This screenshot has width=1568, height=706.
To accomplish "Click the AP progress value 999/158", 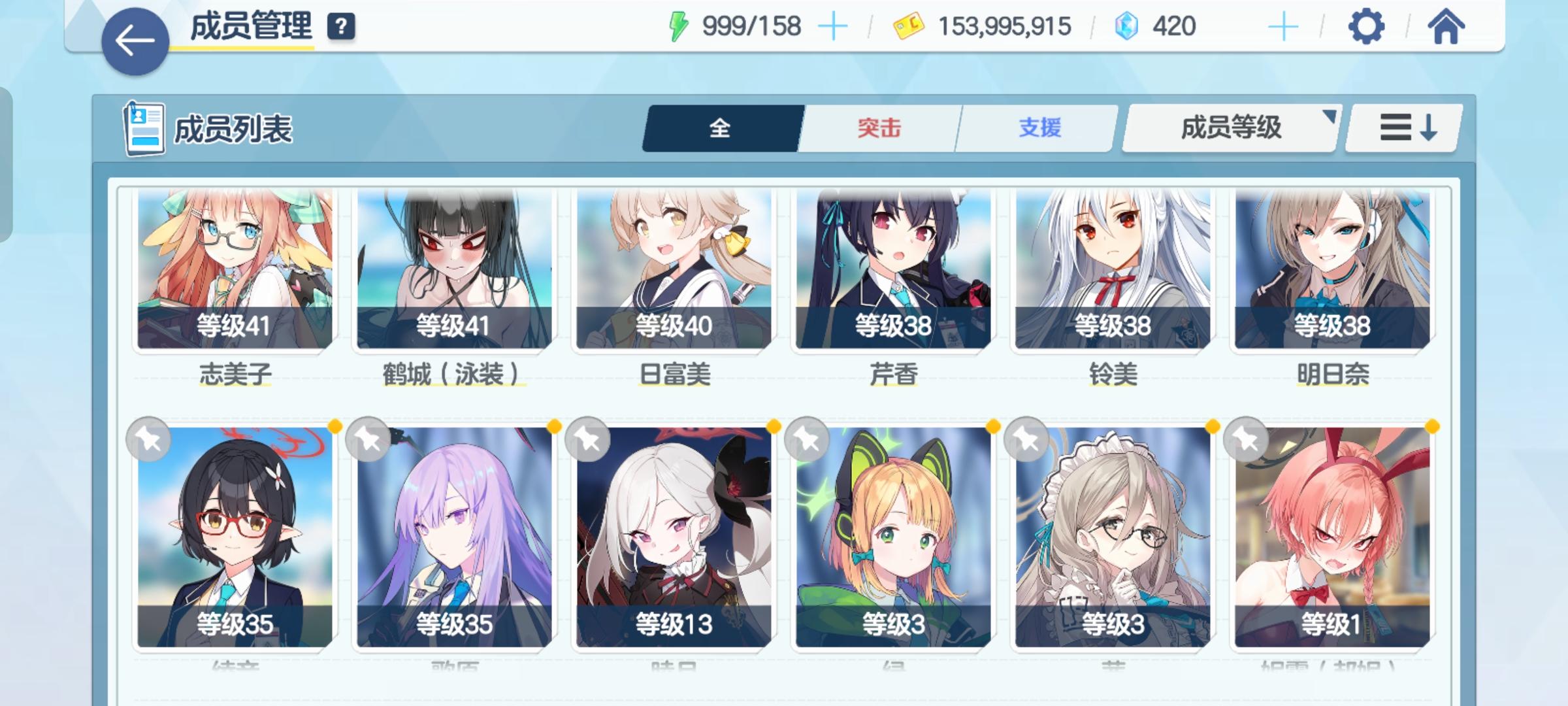I will 750,26.
